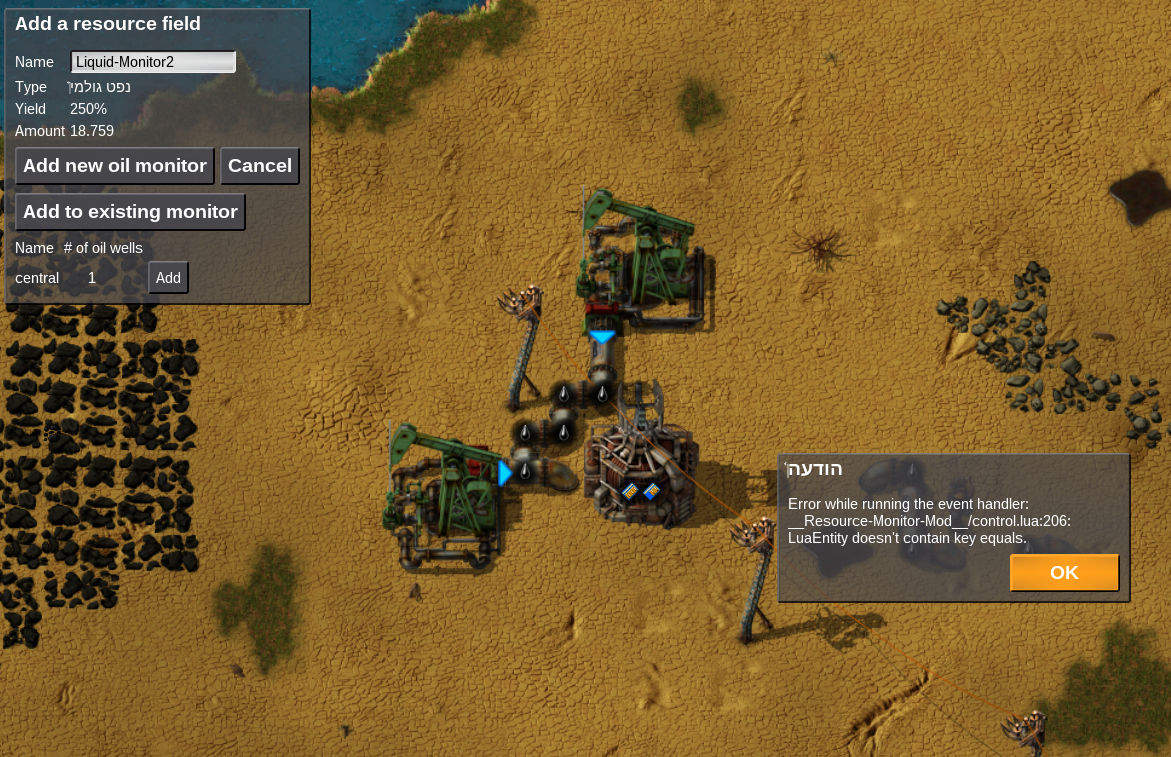Click the resource field Name text box
This screenshot has width=1171, height=757.
pos(153,62)
